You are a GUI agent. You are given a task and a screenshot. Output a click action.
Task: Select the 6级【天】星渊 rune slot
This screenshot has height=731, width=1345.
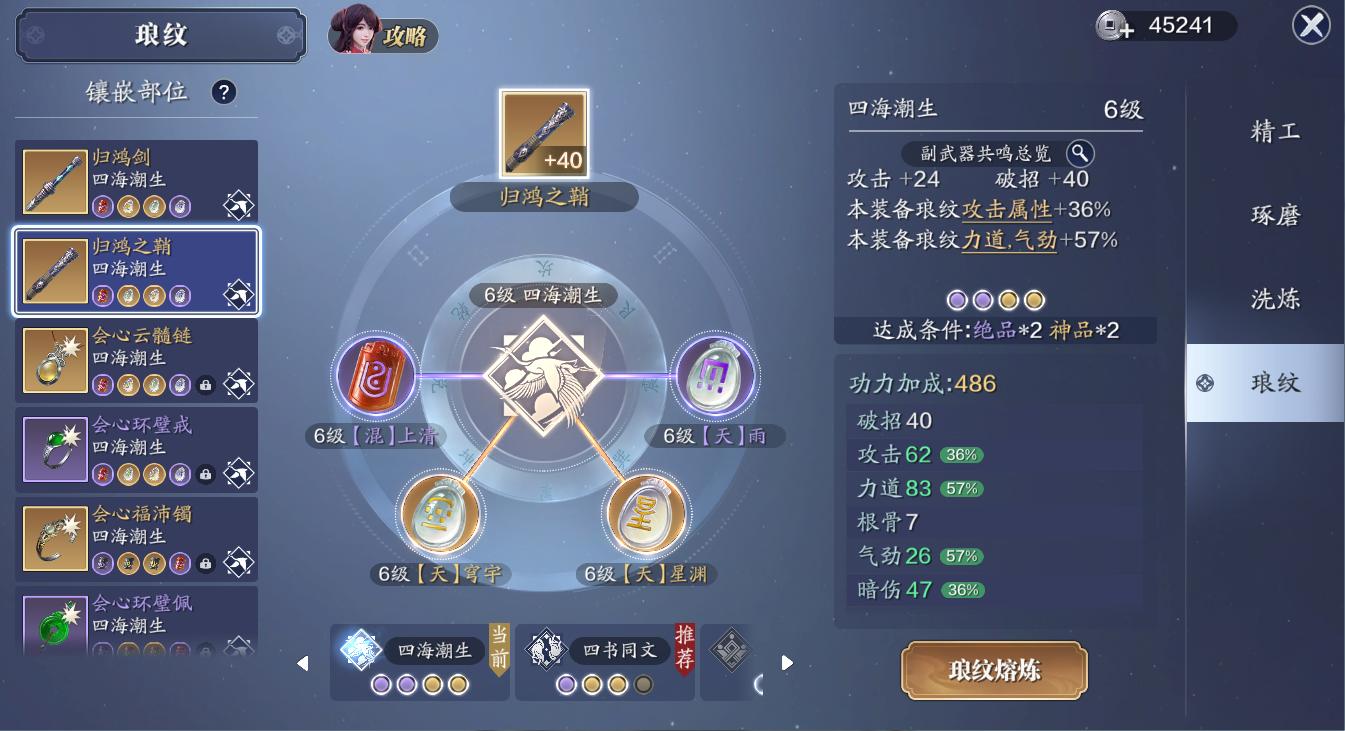point(647,512)
